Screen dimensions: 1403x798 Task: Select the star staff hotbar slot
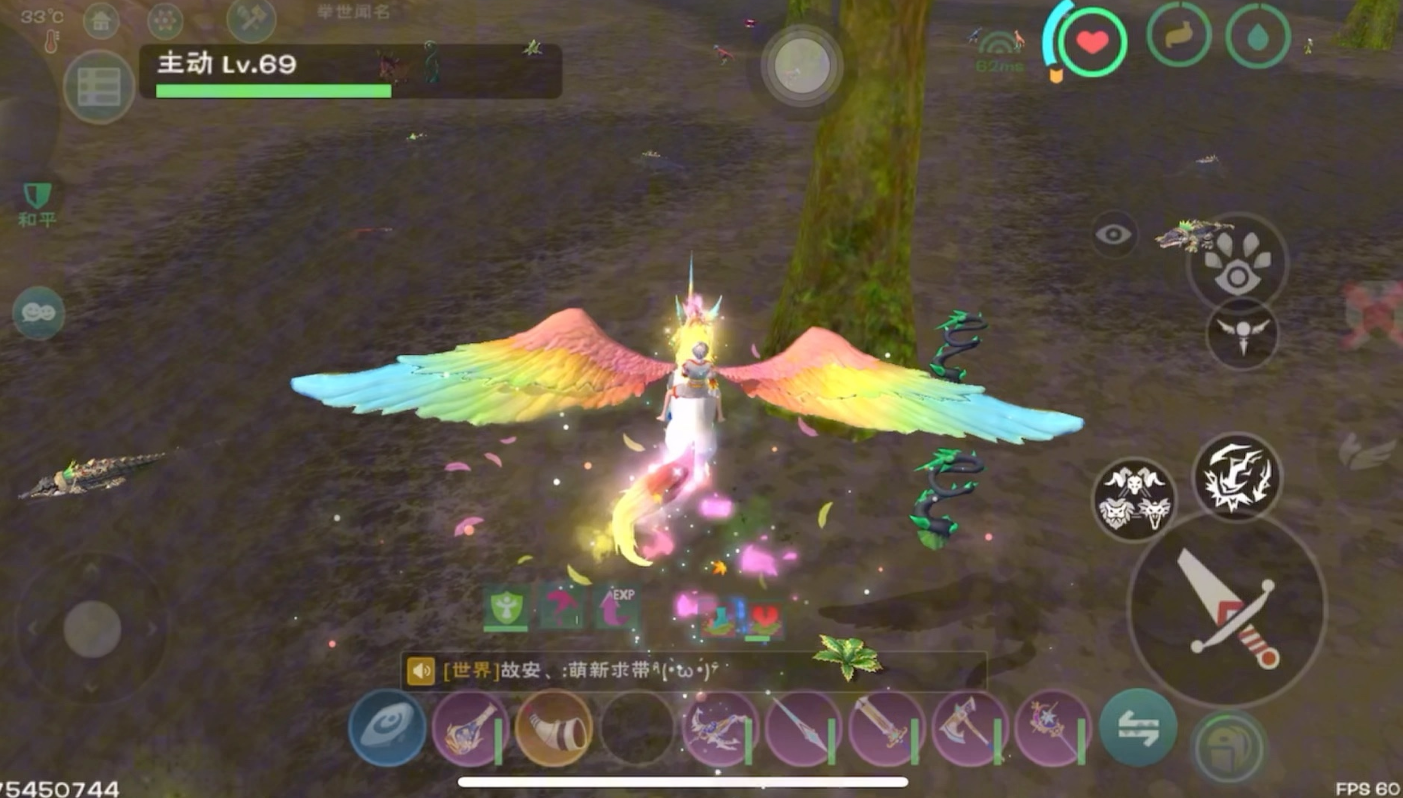[x=1052, y=728]
